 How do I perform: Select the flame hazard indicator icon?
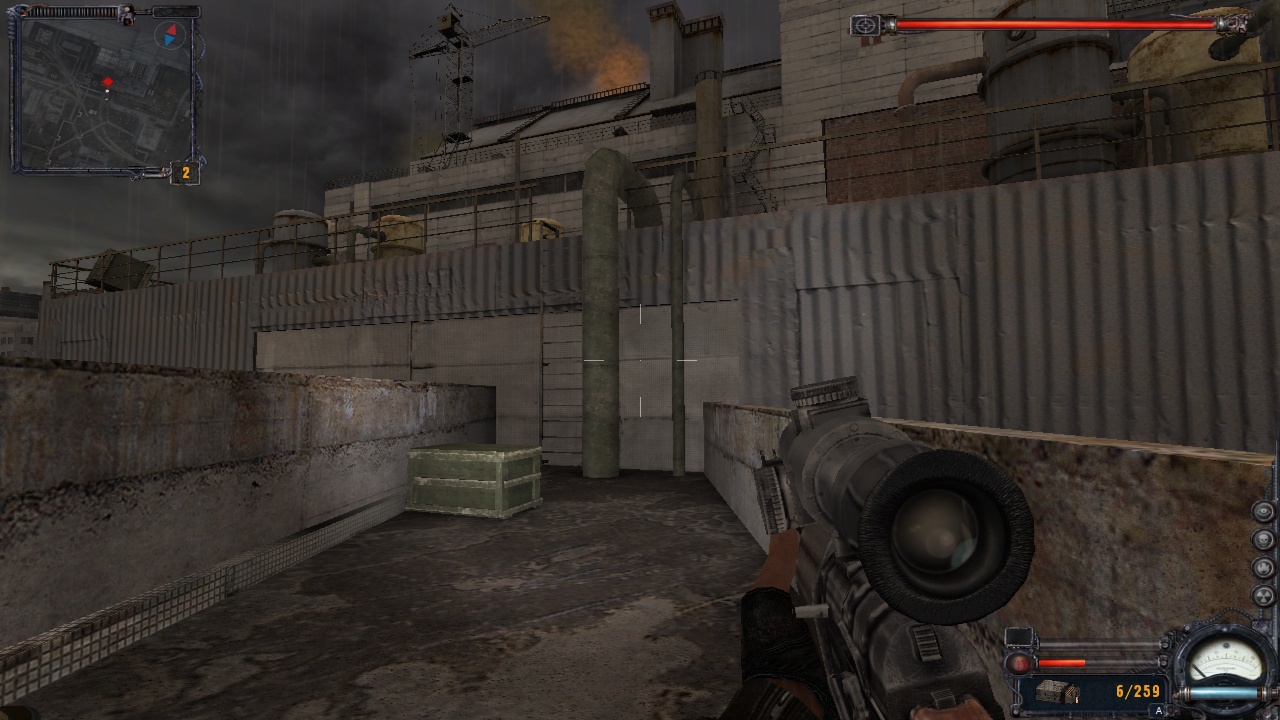pyautogui.click(x=1263, y=568)
